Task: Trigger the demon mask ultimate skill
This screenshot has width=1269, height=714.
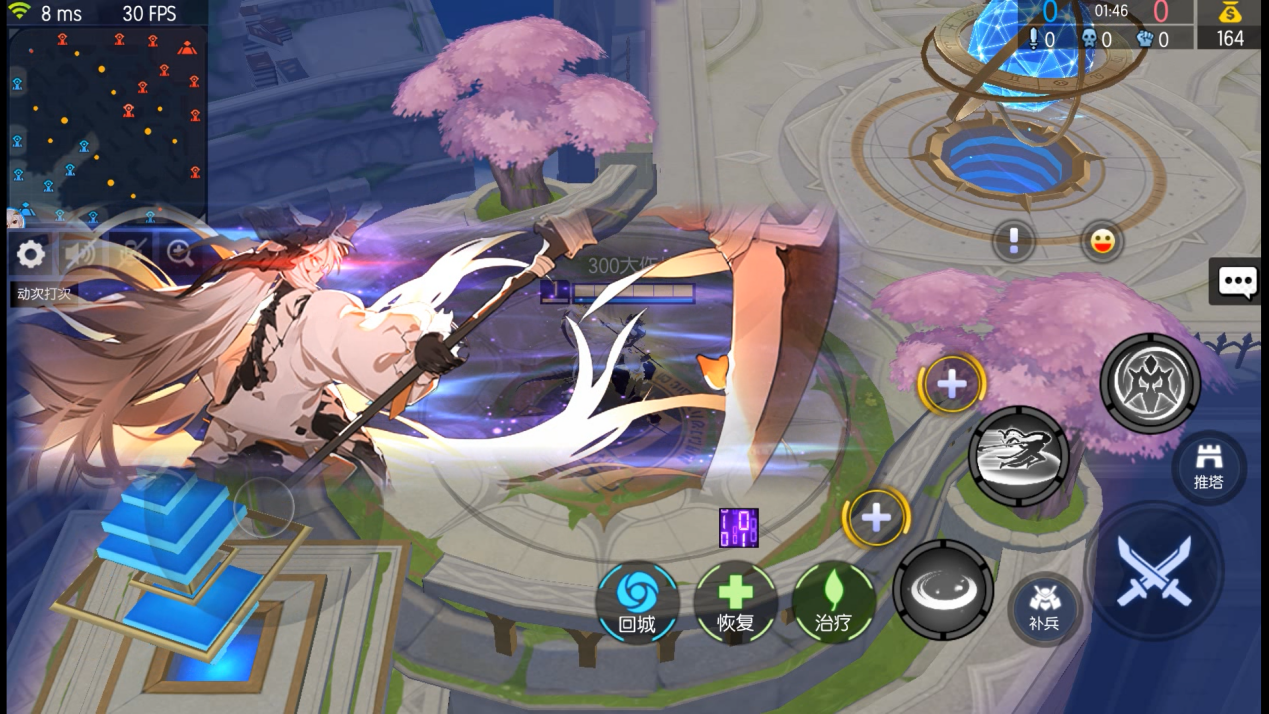Action: tap(1150, 383)
